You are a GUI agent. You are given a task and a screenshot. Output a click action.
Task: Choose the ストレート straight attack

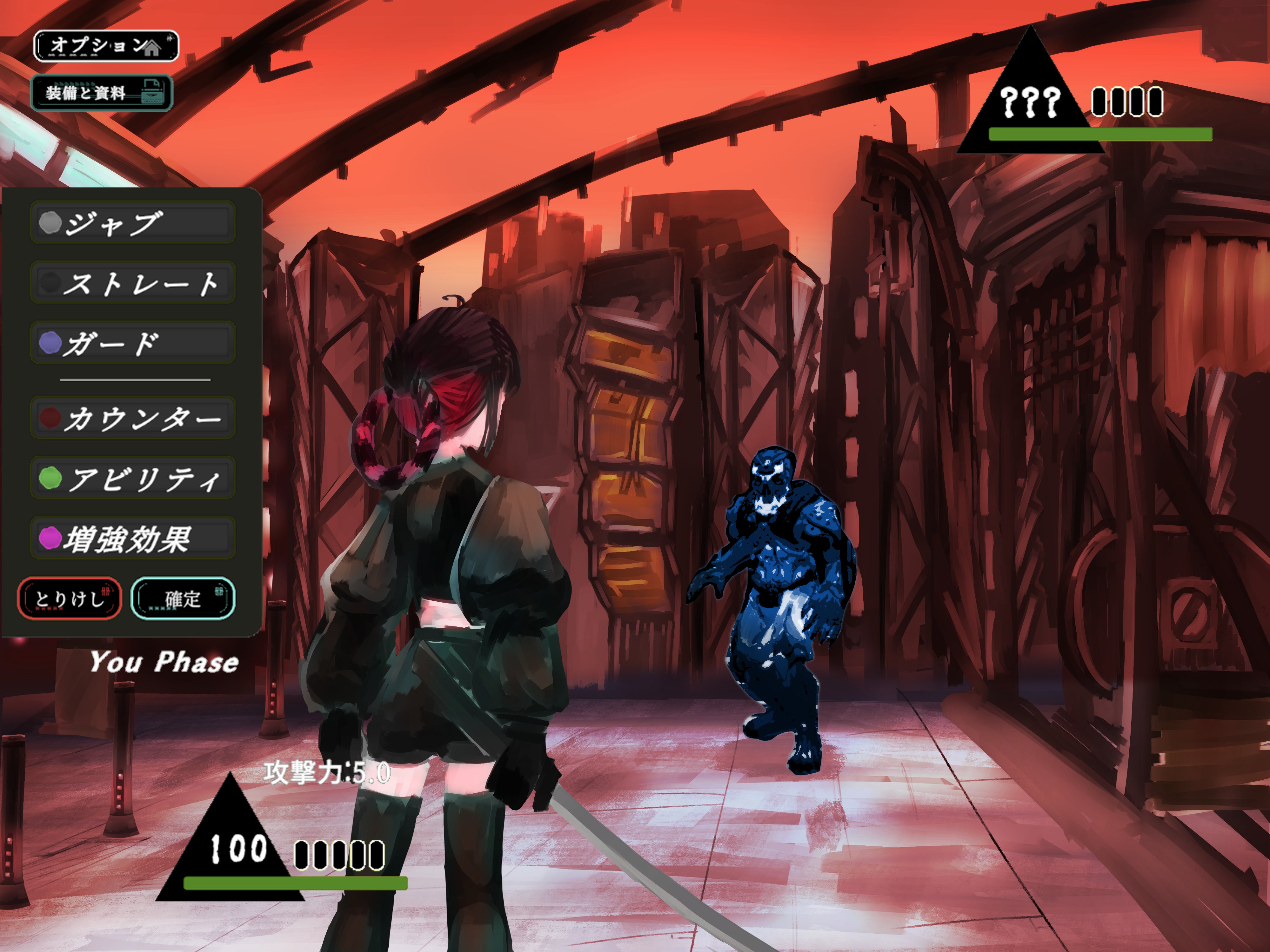(133, 282)
